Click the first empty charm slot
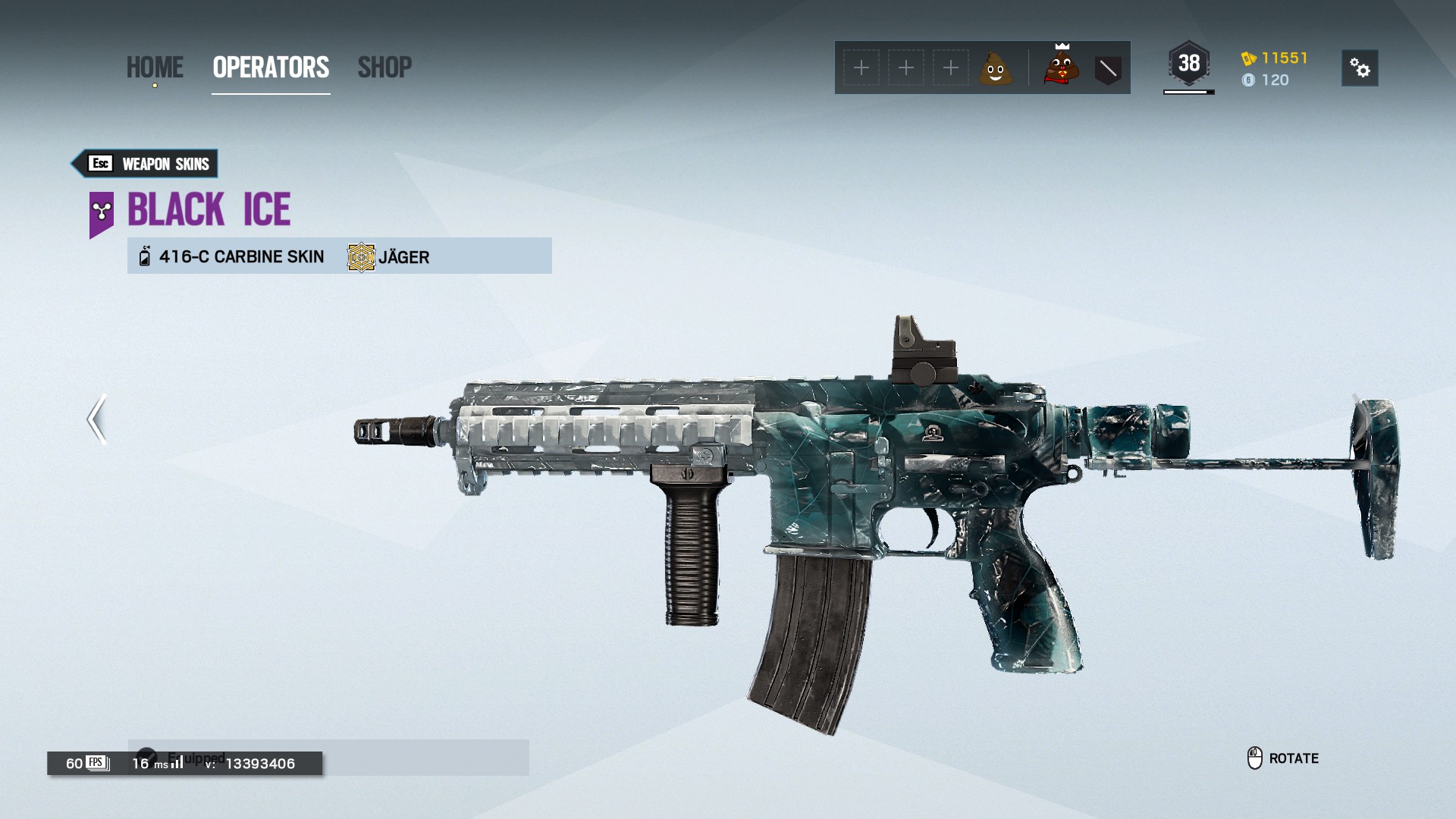This screenshot has width=1456, height=819. (x=861, y=67)
